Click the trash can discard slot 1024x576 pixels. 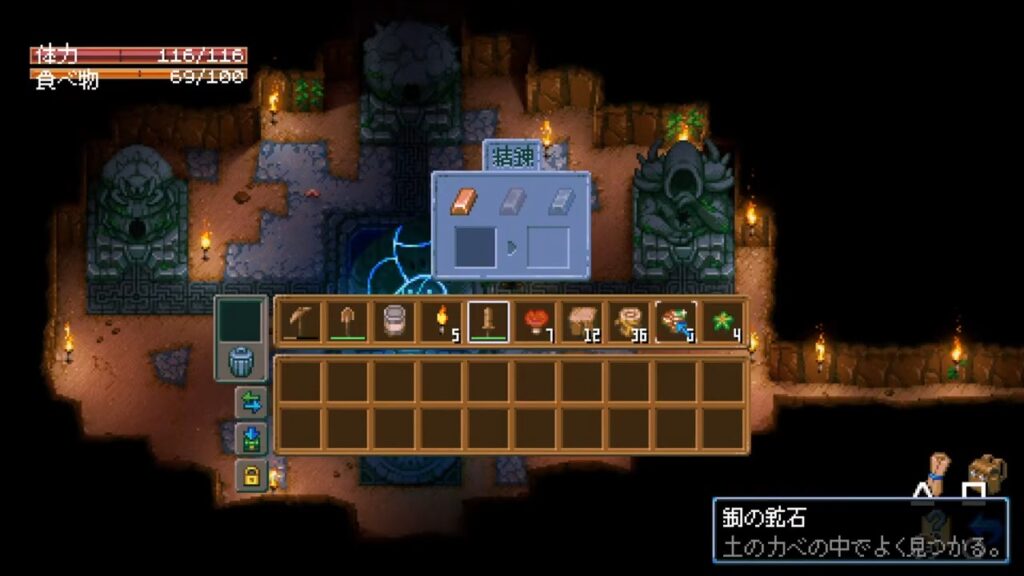pos(242,362)
